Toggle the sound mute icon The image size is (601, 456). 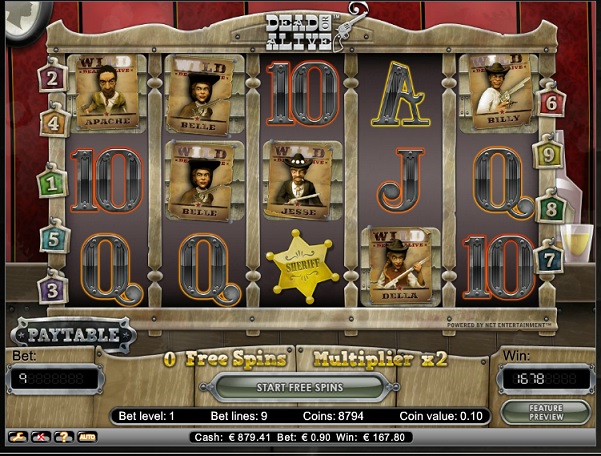click(40, 437)
